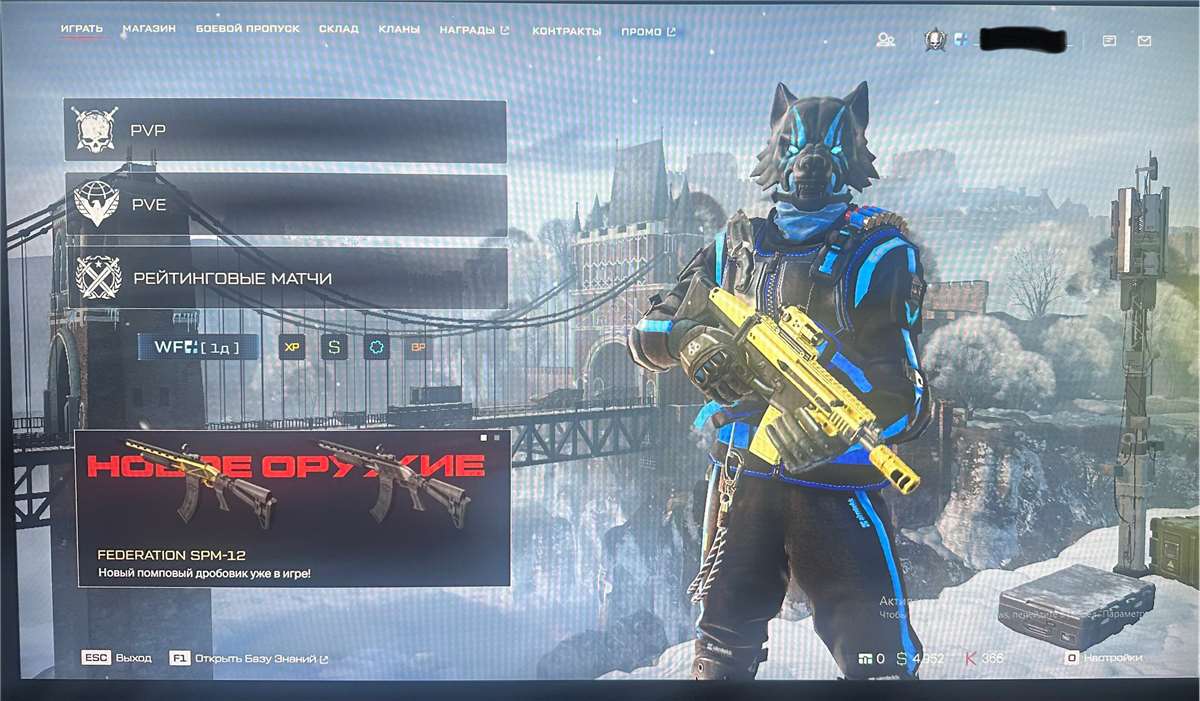Open Рейтинговые матчи ranked matches

[x=287, y=278]
